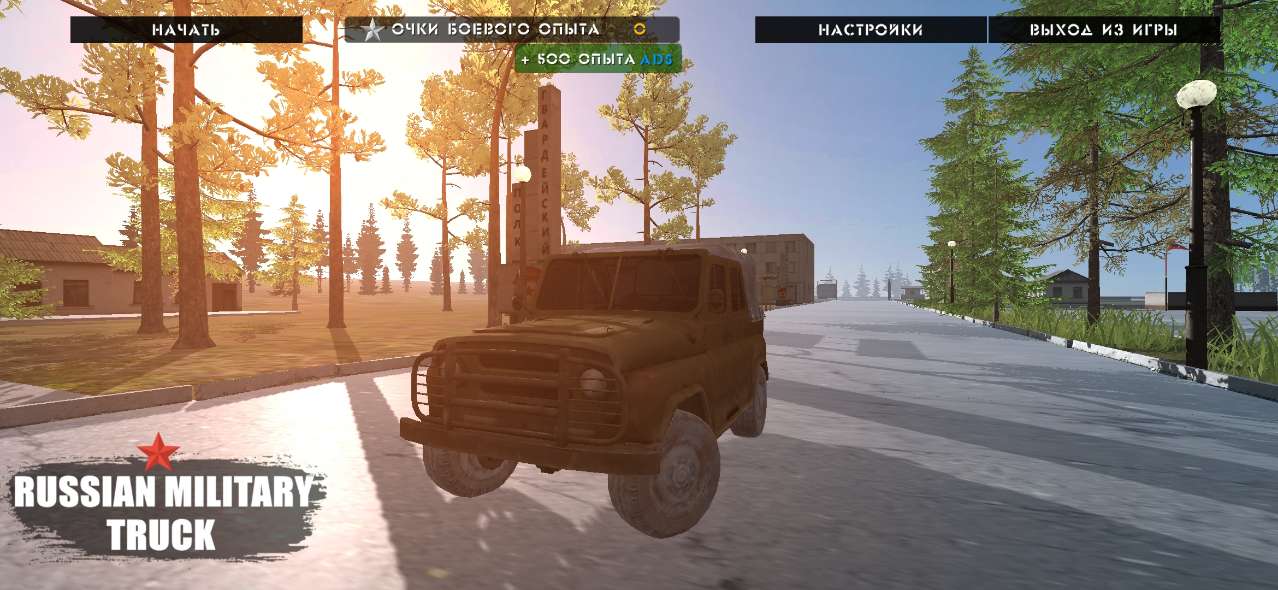
Task: Start the game with НАЧАТЬ
Action: [186, 30]
